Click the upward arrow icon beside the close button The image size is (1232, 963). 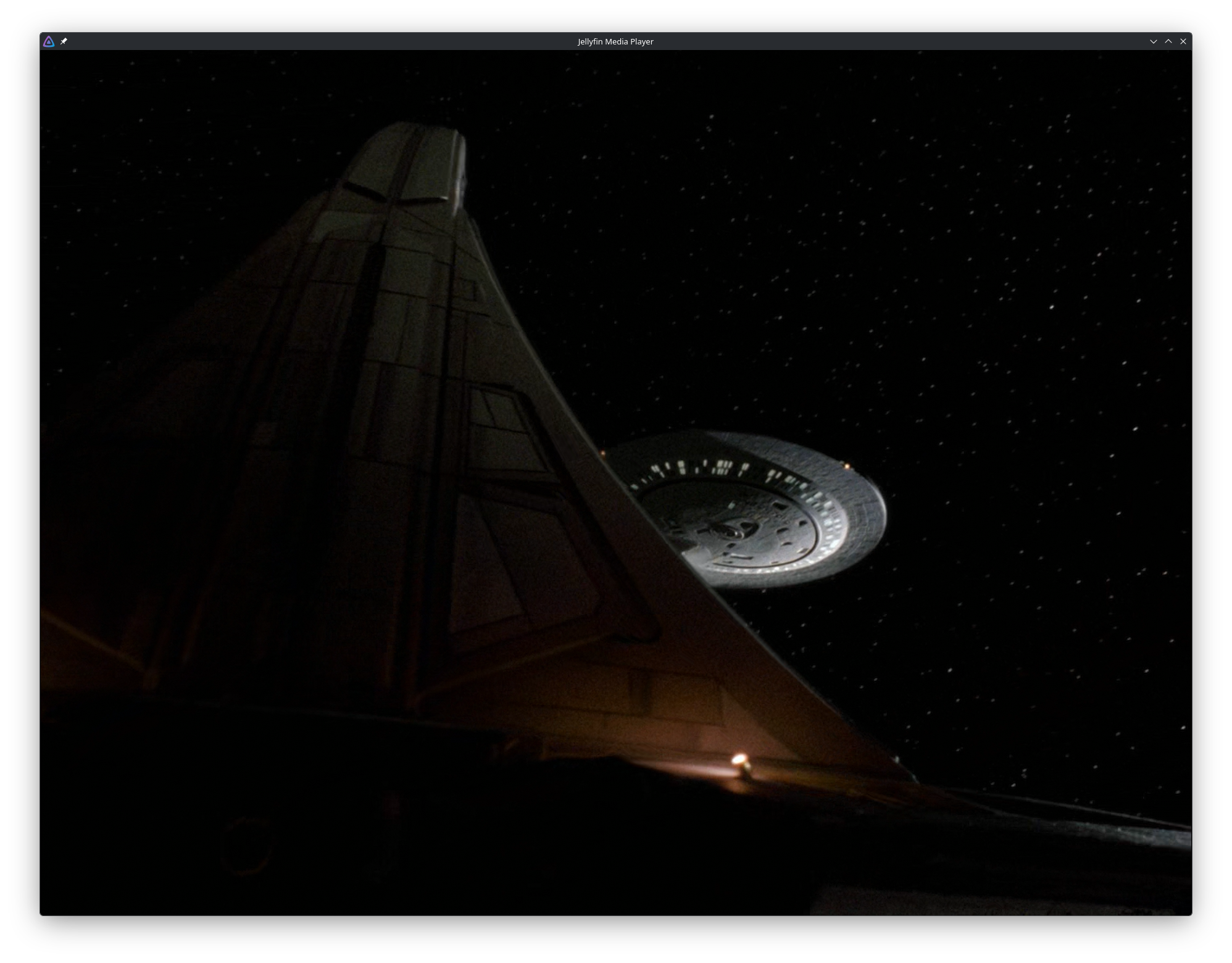pos(1168,41)
